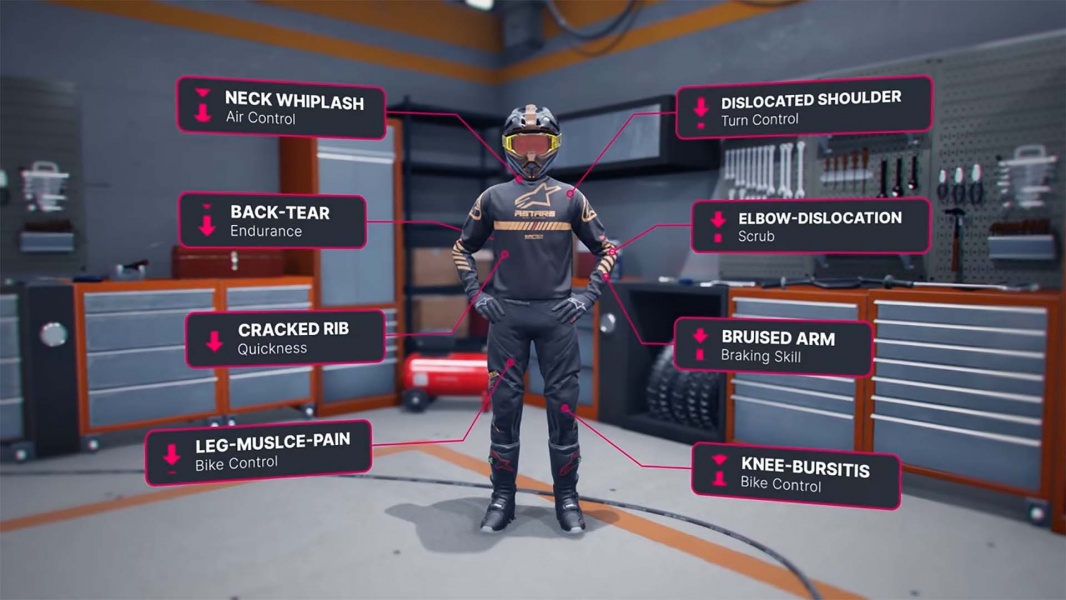
Task: Click the Back-Tear Endurance injury panel
Action: pos(272,221)
